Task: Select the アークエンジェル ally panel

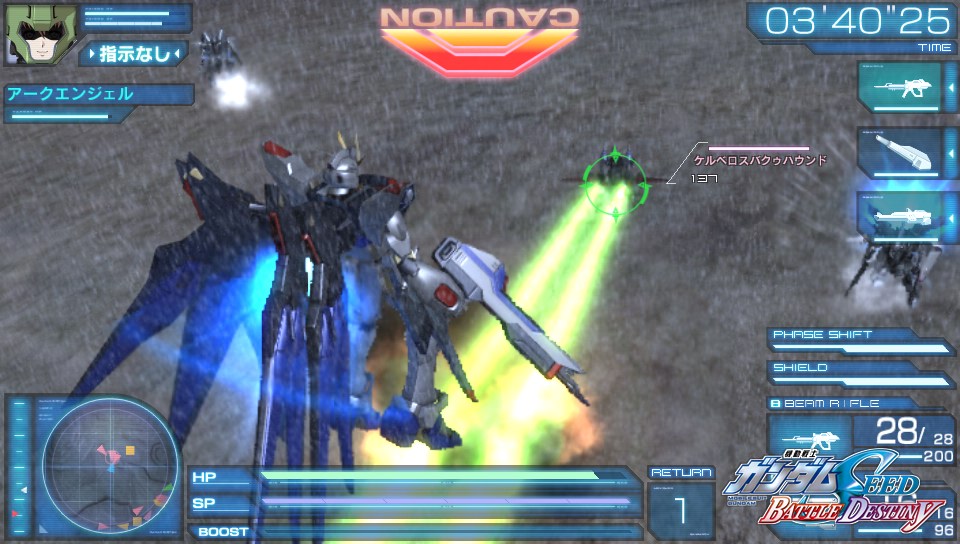Action: pos(98,95)
